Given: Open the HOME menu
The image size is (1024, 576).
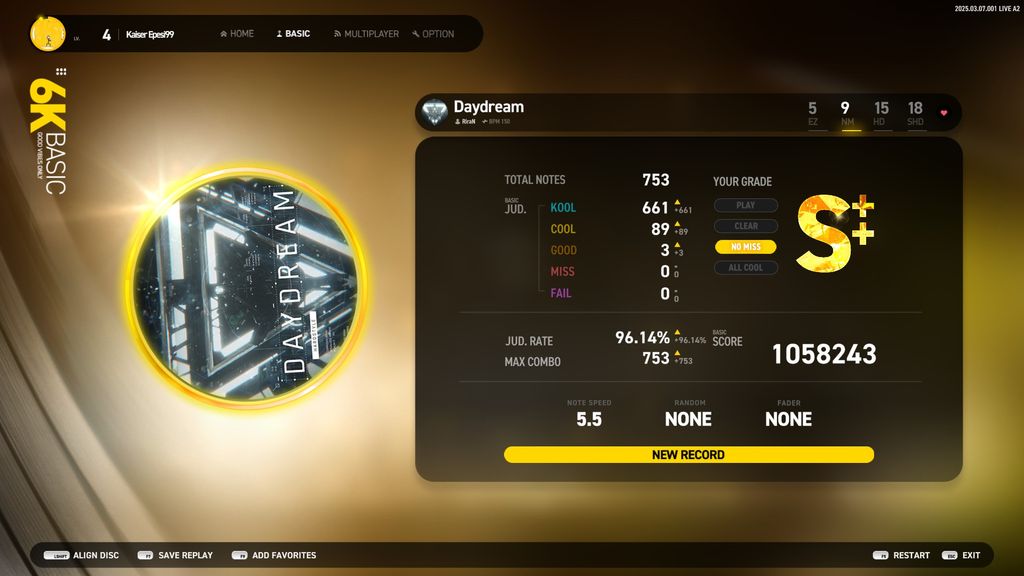Looking at the screenshot, I should pyautogui.click(x=237, y=34).
